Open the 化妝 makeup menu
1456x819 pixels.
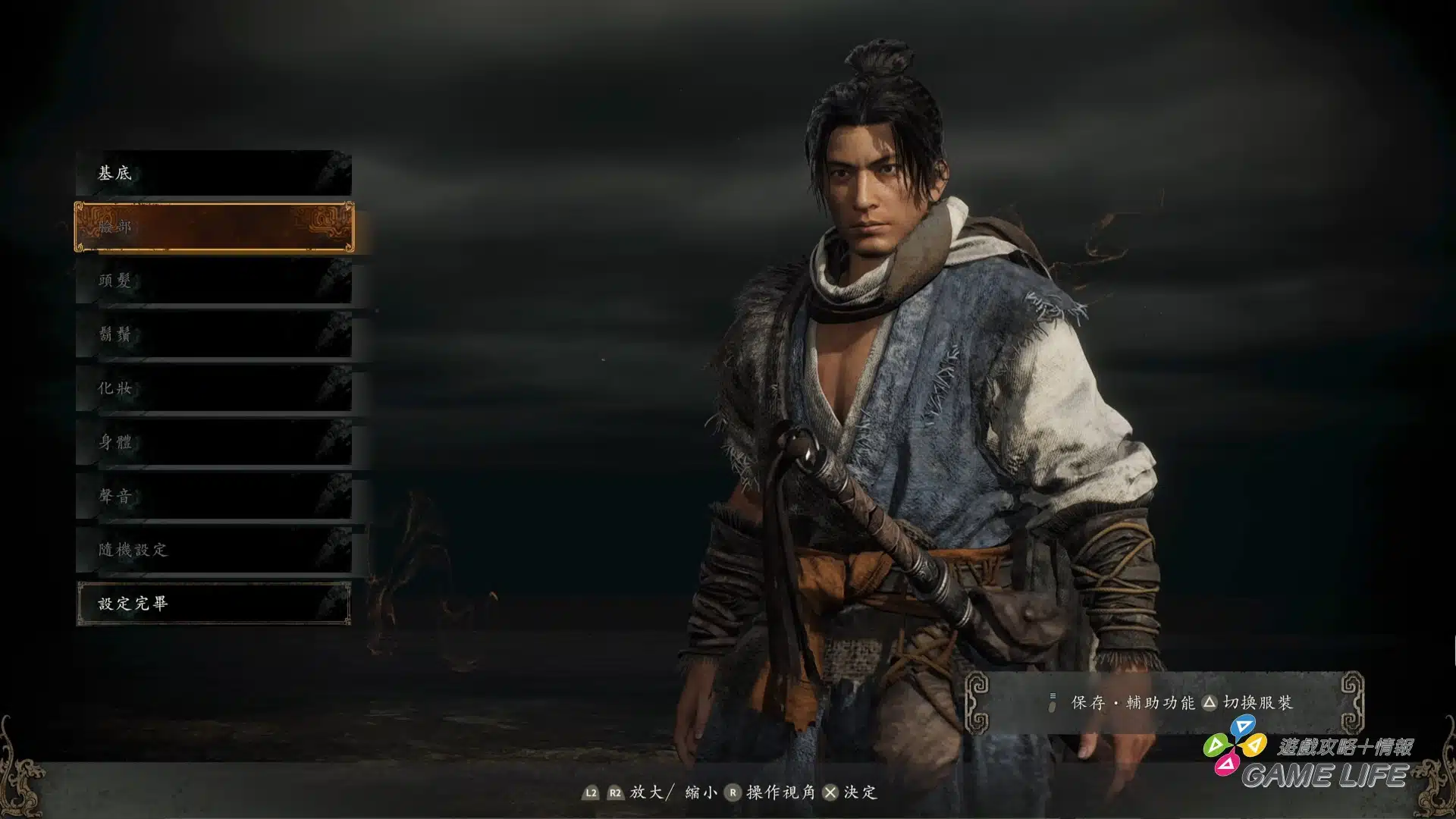coord(213,388)
